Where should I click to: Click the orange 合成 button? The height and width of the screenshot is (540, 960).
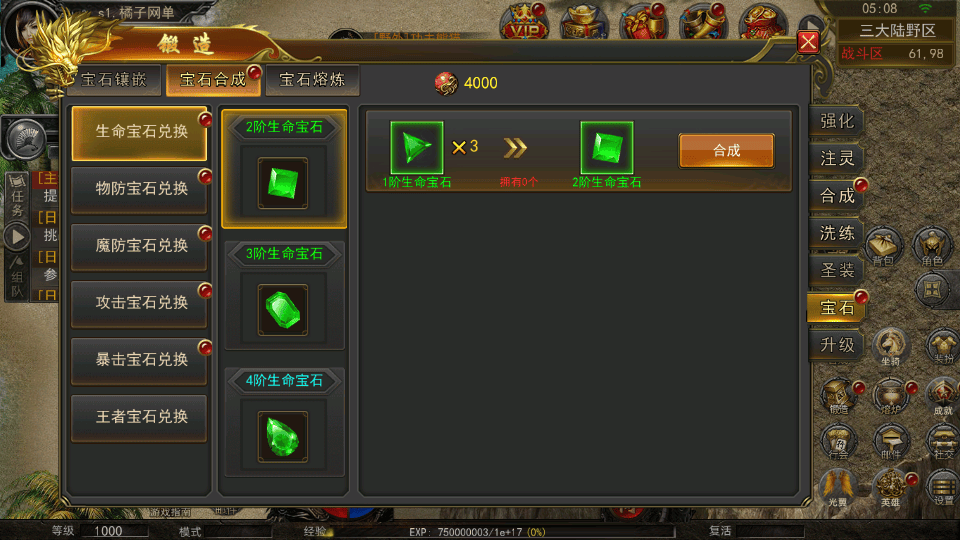pos(726,151)
